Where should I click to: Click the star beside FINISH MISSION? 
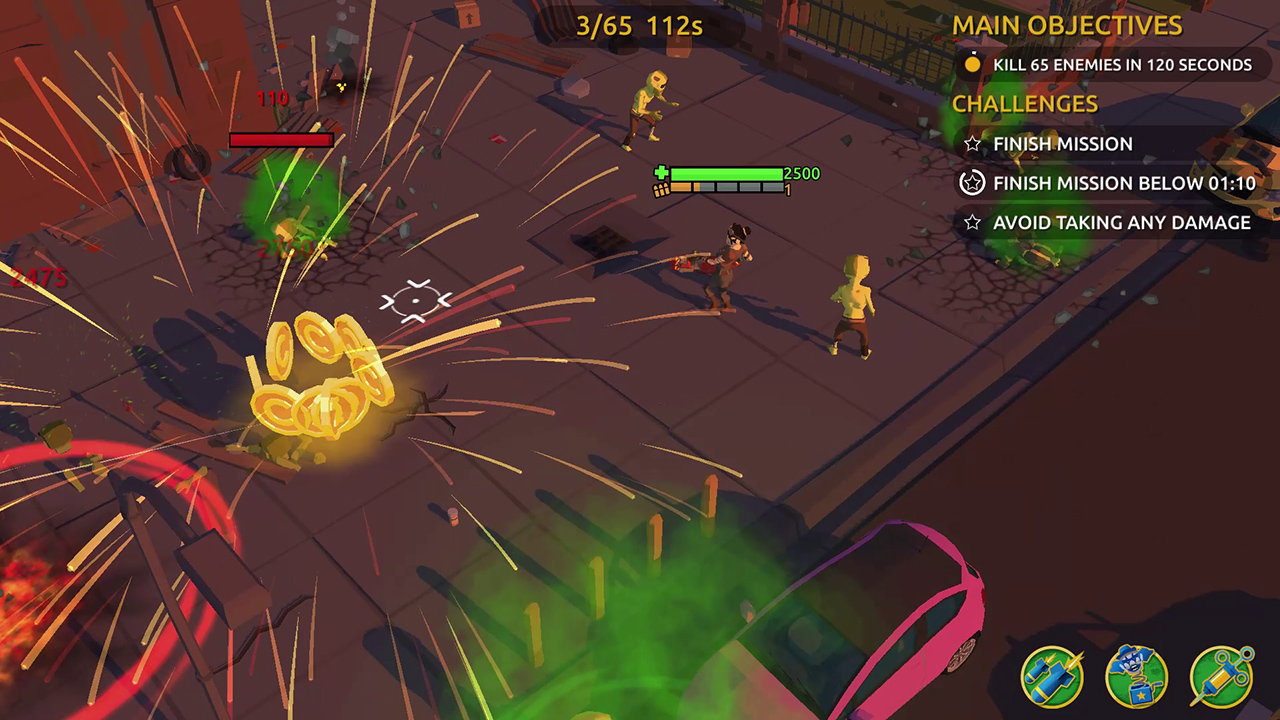pos(971,143)
